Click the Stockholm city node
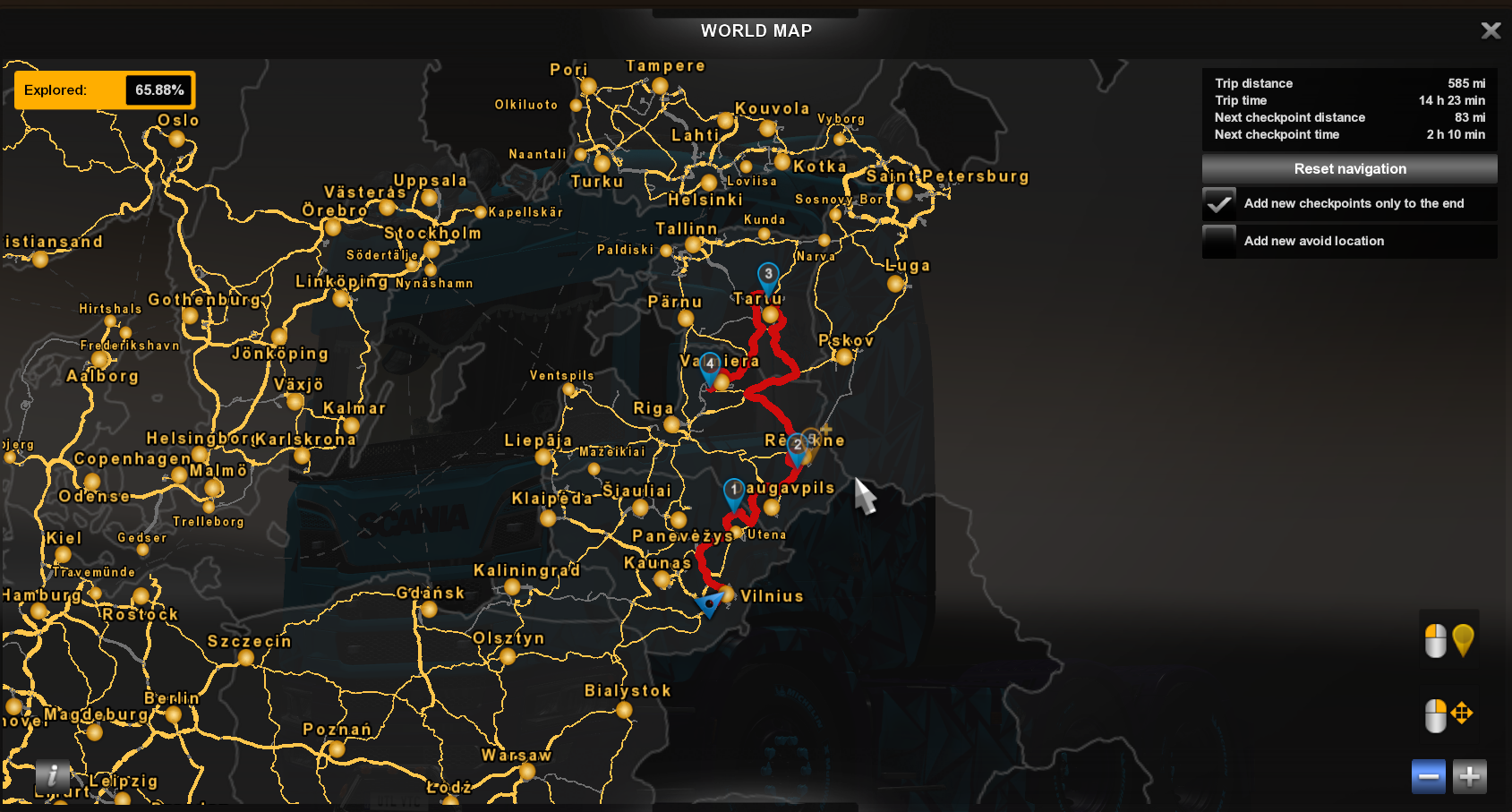Viewport: 1512px width, 812px height. tap(431, 252)
